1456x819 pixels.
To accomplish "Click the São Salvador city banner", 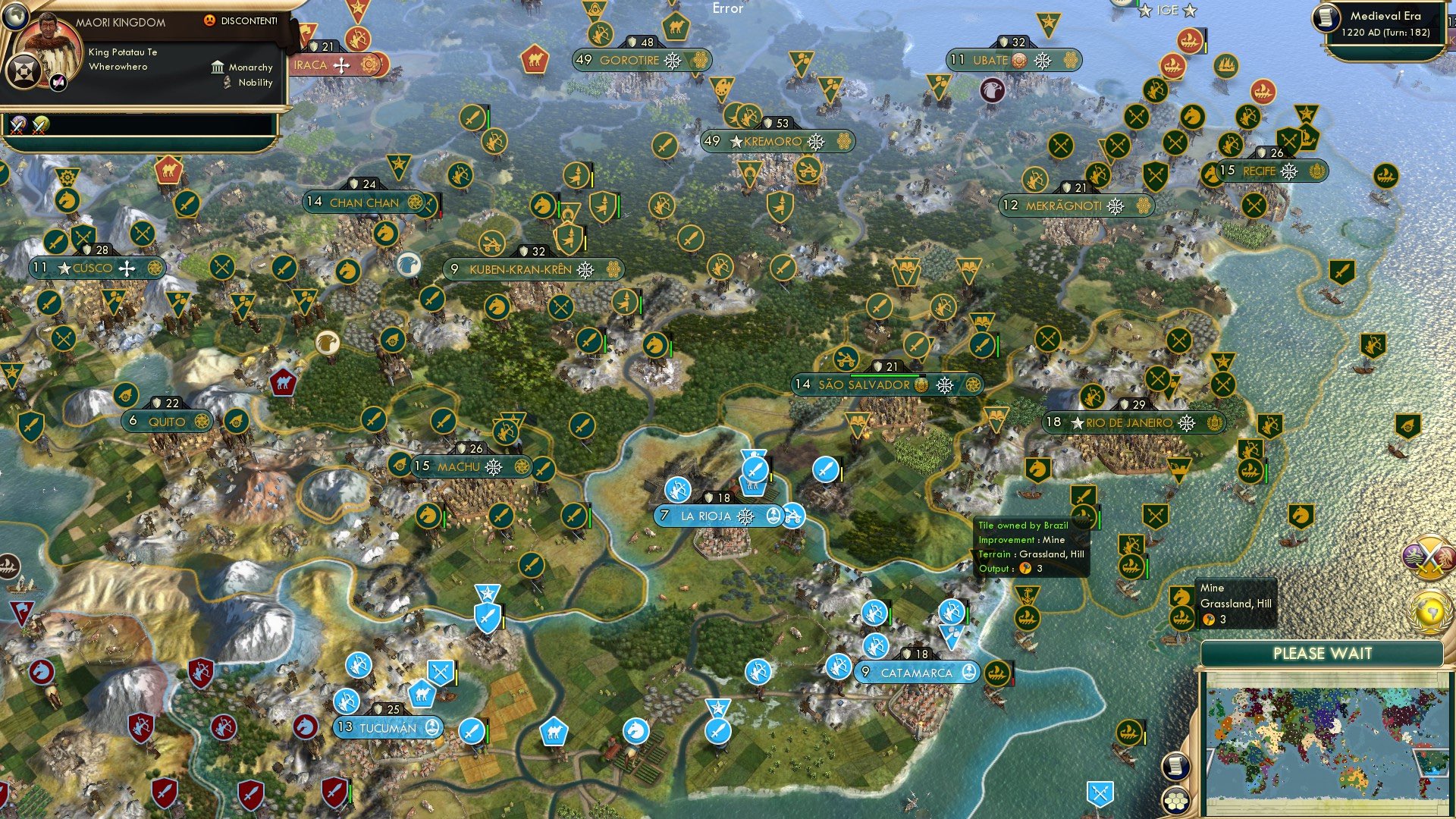I will [861, 384].
